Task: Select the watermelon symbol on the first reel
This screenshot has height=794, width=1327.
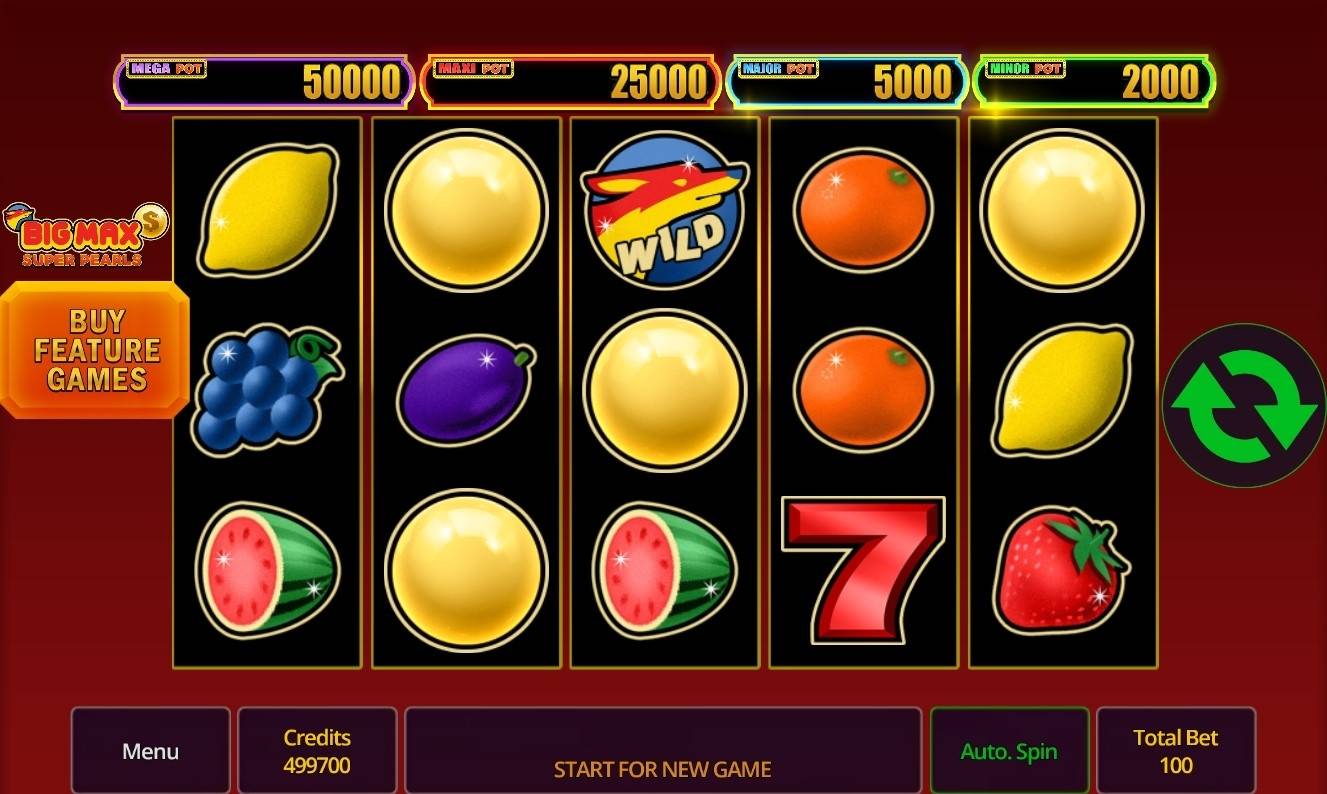Action: (x=266, y=572)
